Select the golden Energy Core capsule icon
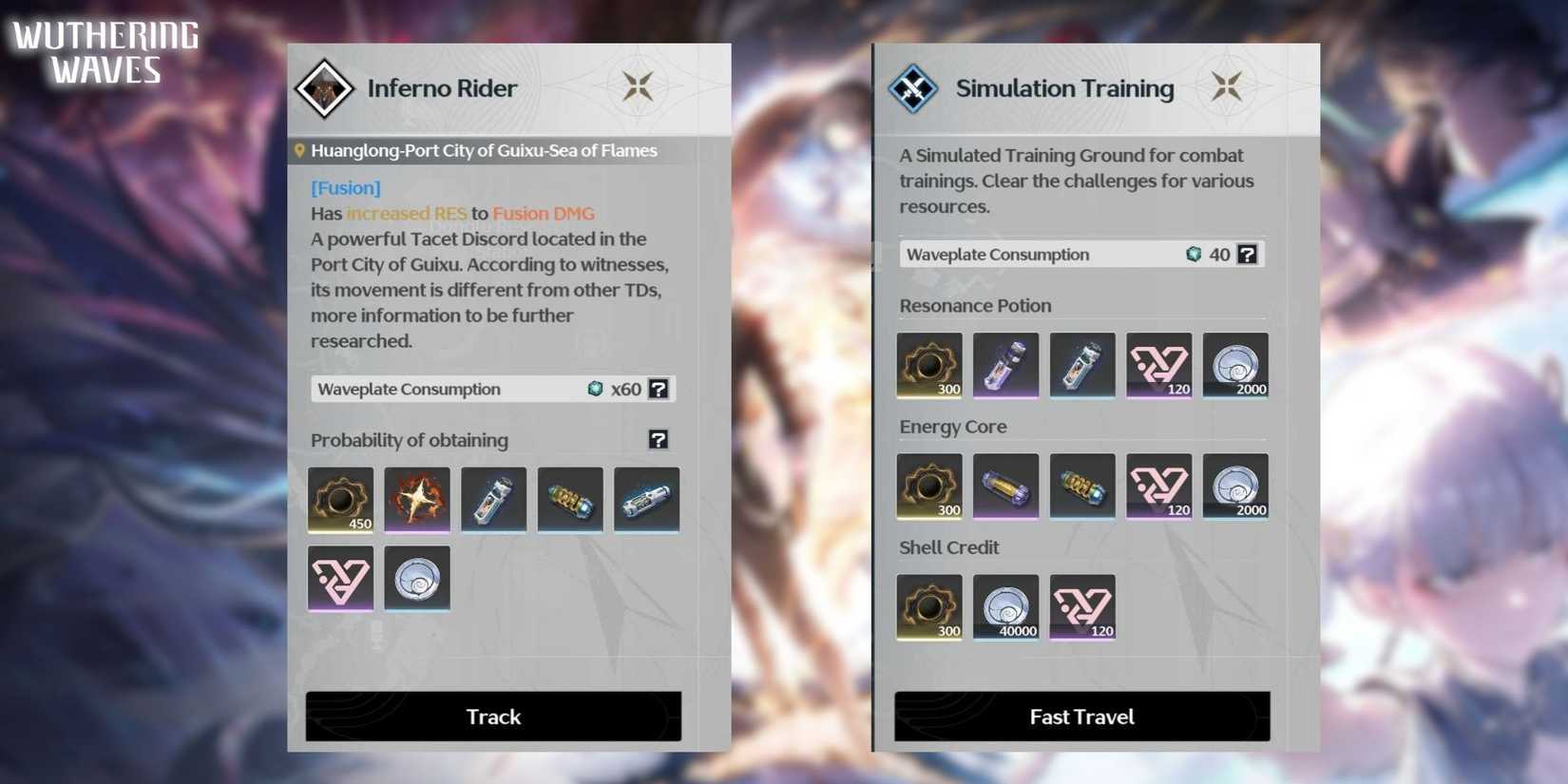The width and height of the screenshot is (1568, 784). pos(1005,486)
